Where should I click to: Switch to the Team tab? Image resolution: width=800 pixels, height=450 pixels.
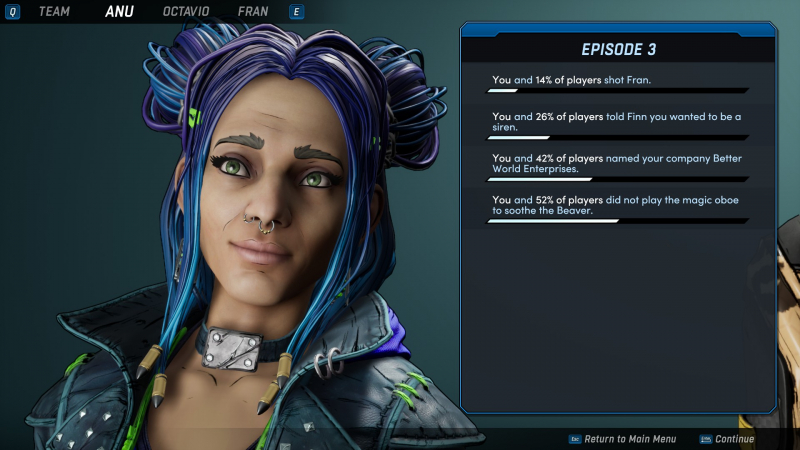click(x=54, y=12)
